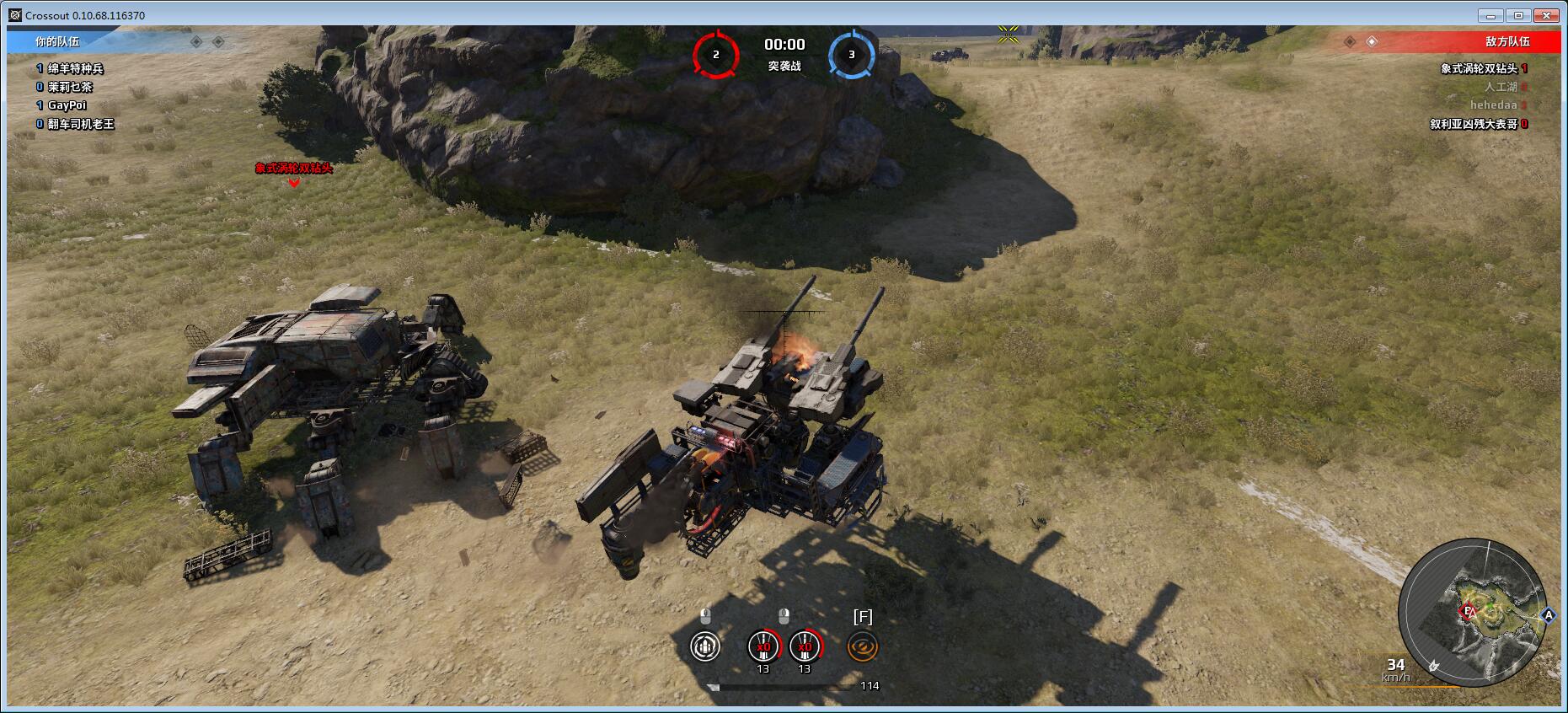The image size is (1568, 713).
Task: Select enemy 人工湖 in enemy team list
Action: (1500, 87)
